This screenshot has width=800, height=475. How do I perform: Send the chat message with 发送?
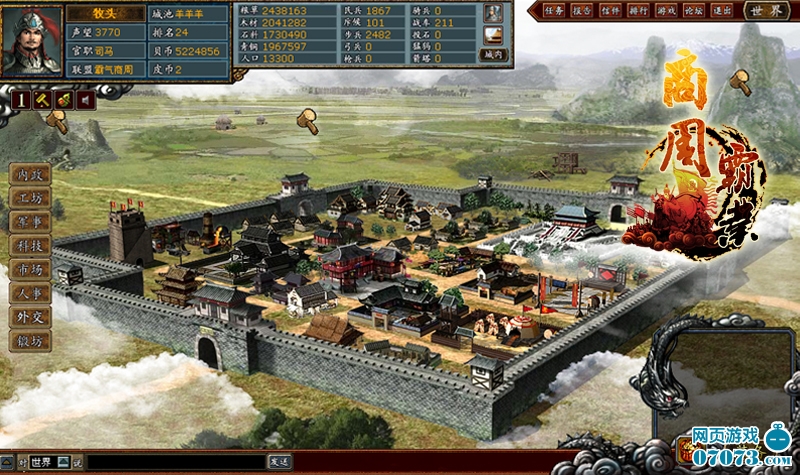click(279, 461)
